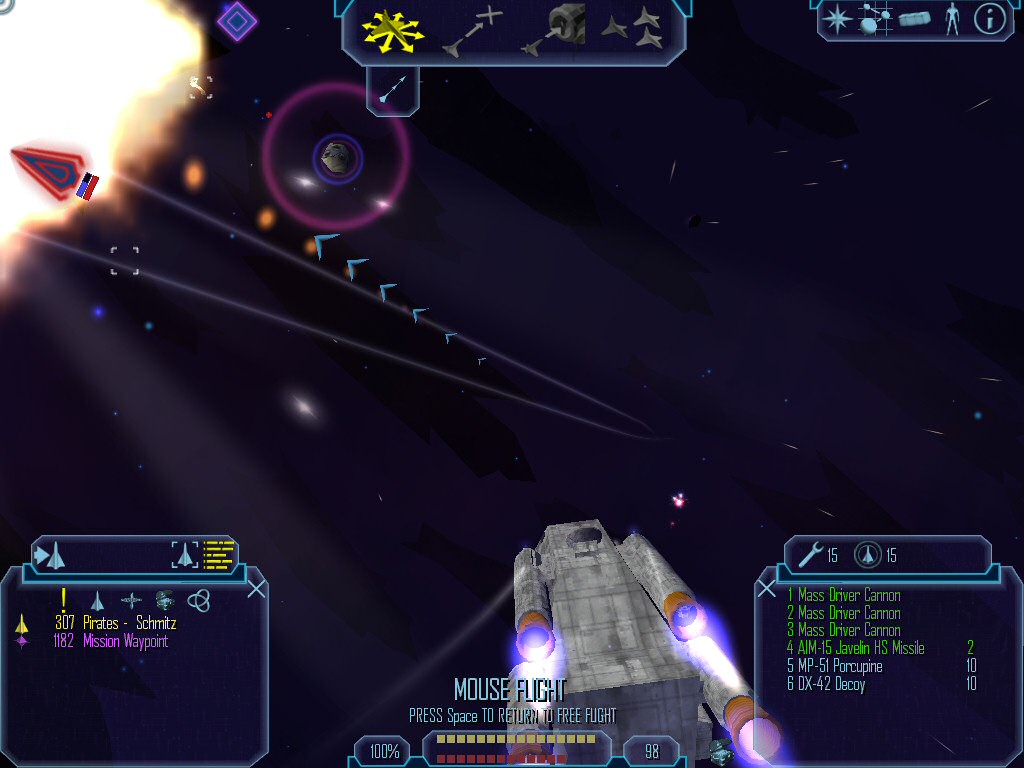Select the three-ship formation maneuver

[632, 29]
